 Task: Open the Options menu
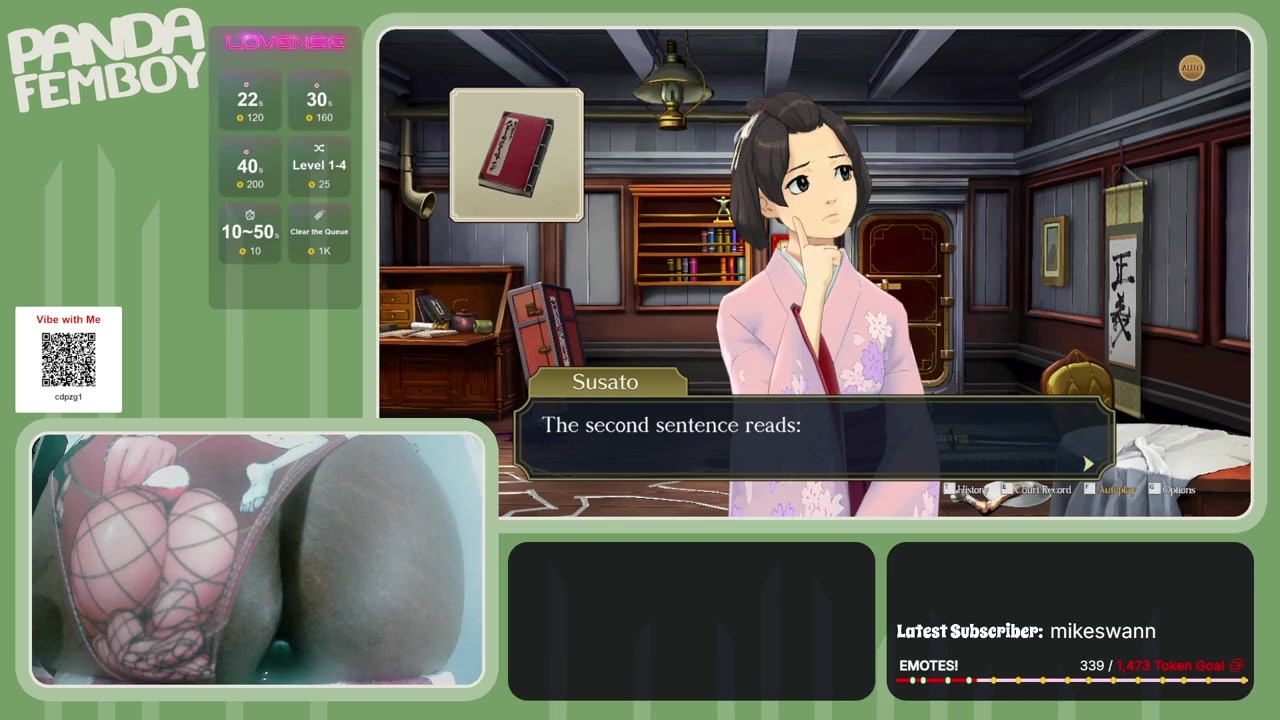1174,490
